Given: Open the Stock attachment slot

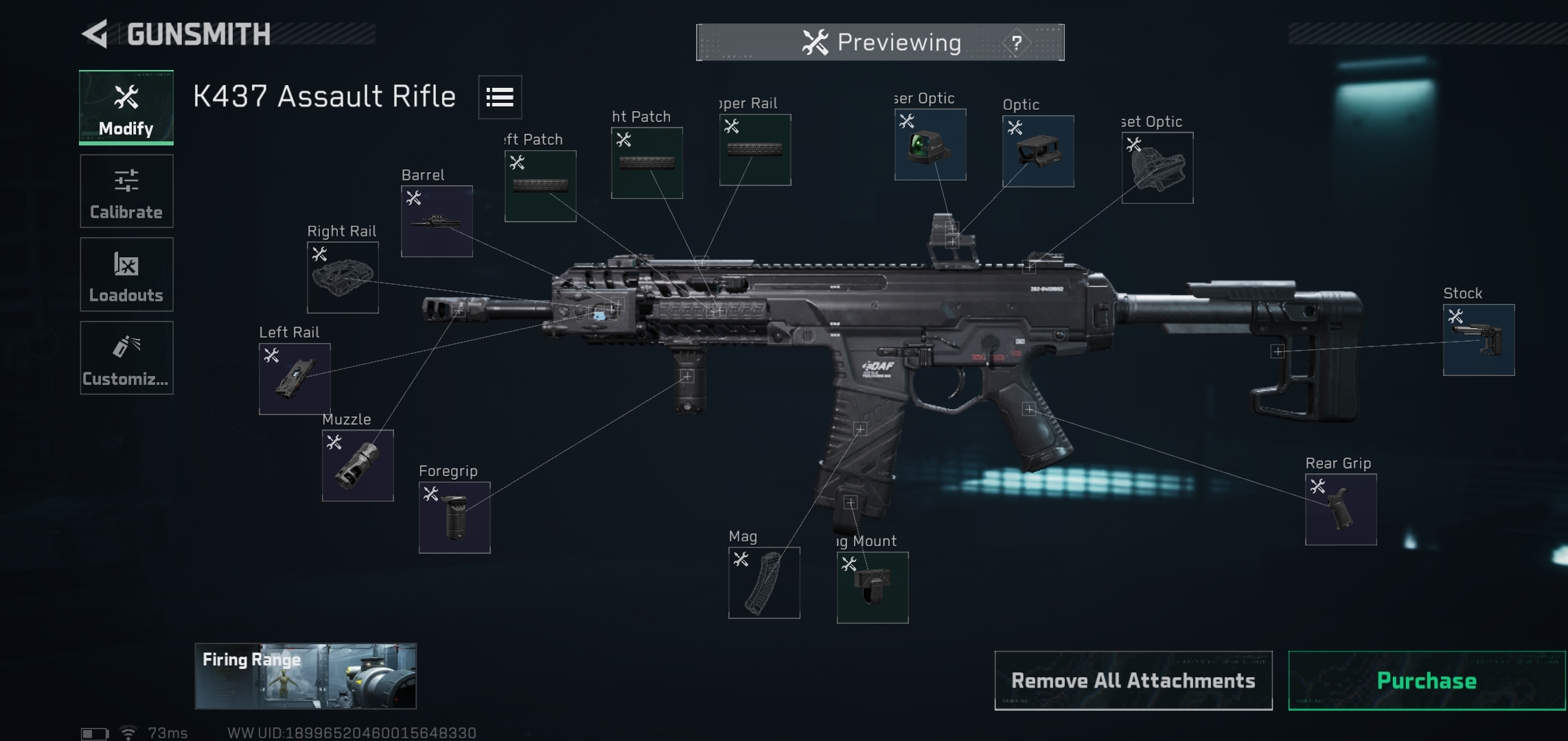Looking at the screenshot, I should [x=1479, y=340].
